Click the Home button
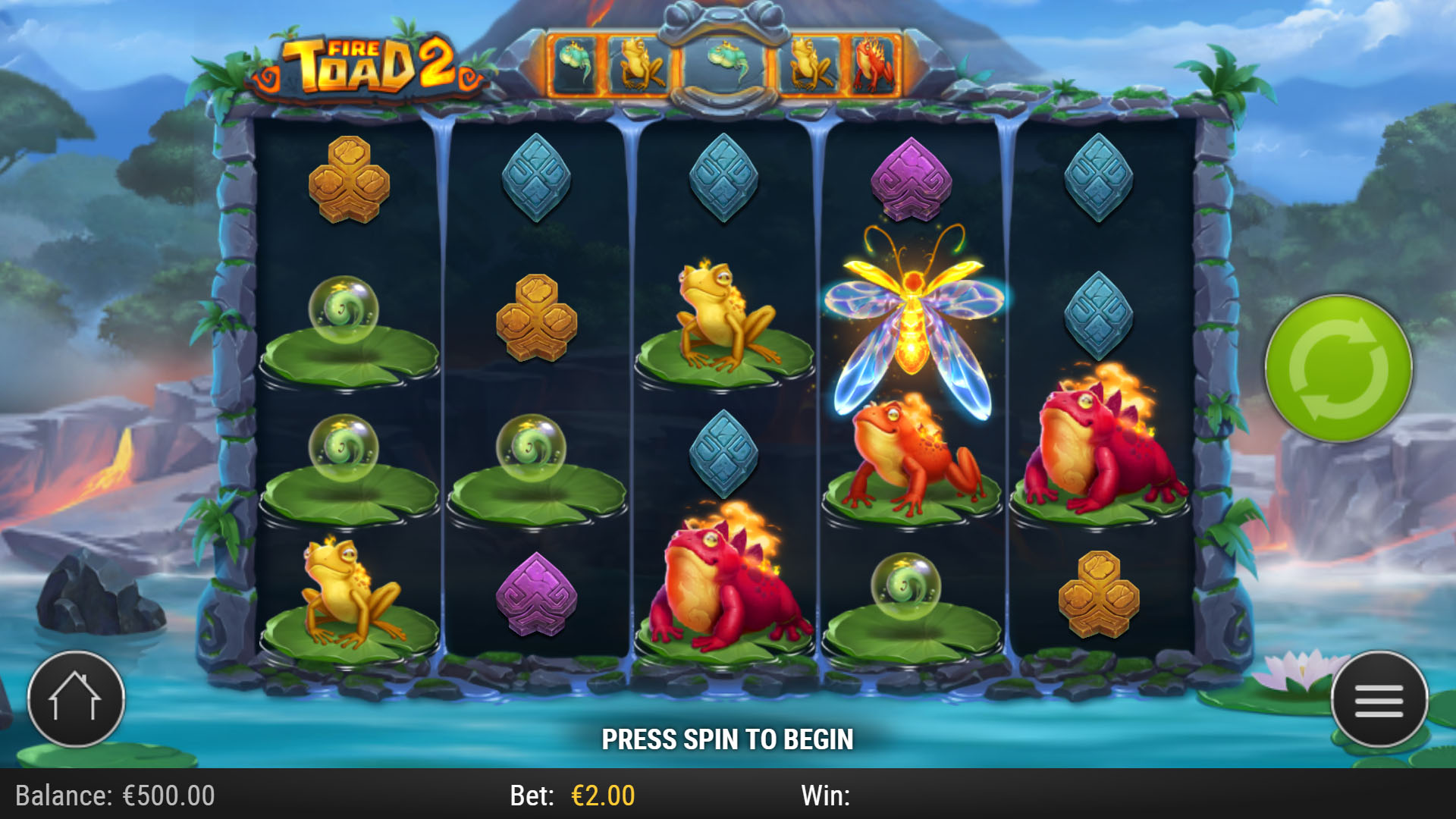This screenshot has height=819, width=1456. click(x=76, y=699)
